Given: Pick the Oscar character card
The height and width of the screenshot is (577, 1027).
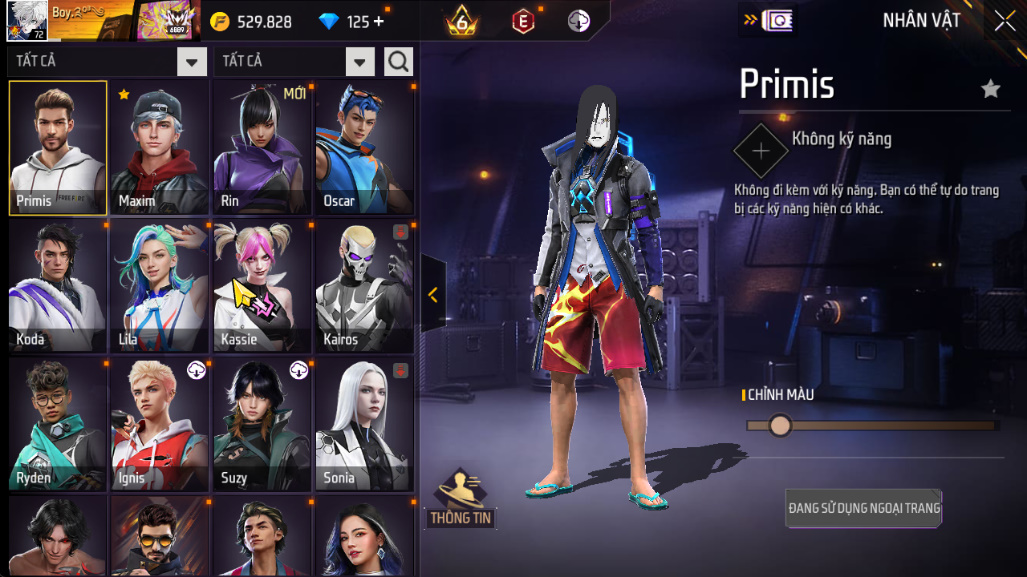Looking at the screenshot, I should 365,148.
